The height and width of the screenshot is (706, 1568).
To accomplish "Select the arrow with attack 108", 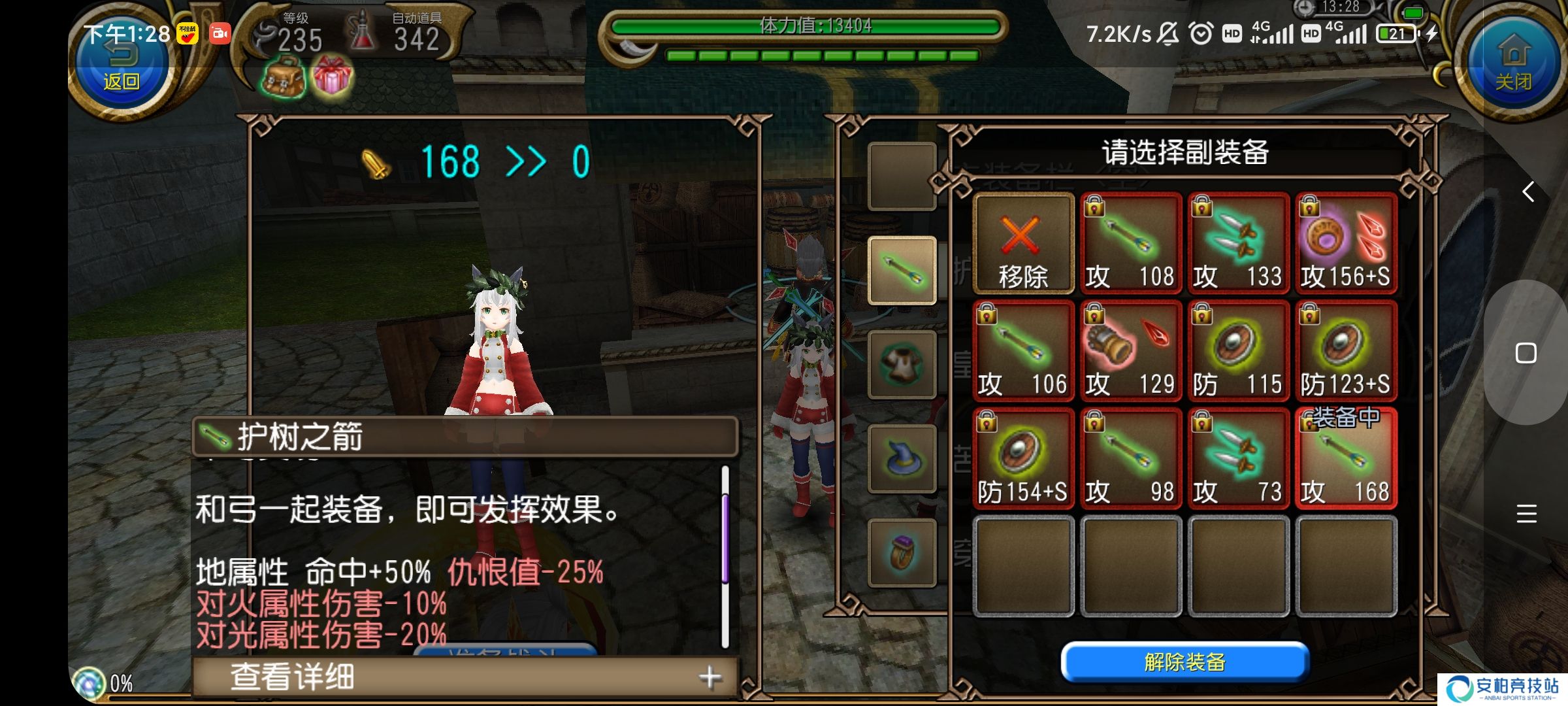I will tap(1131, 243).
